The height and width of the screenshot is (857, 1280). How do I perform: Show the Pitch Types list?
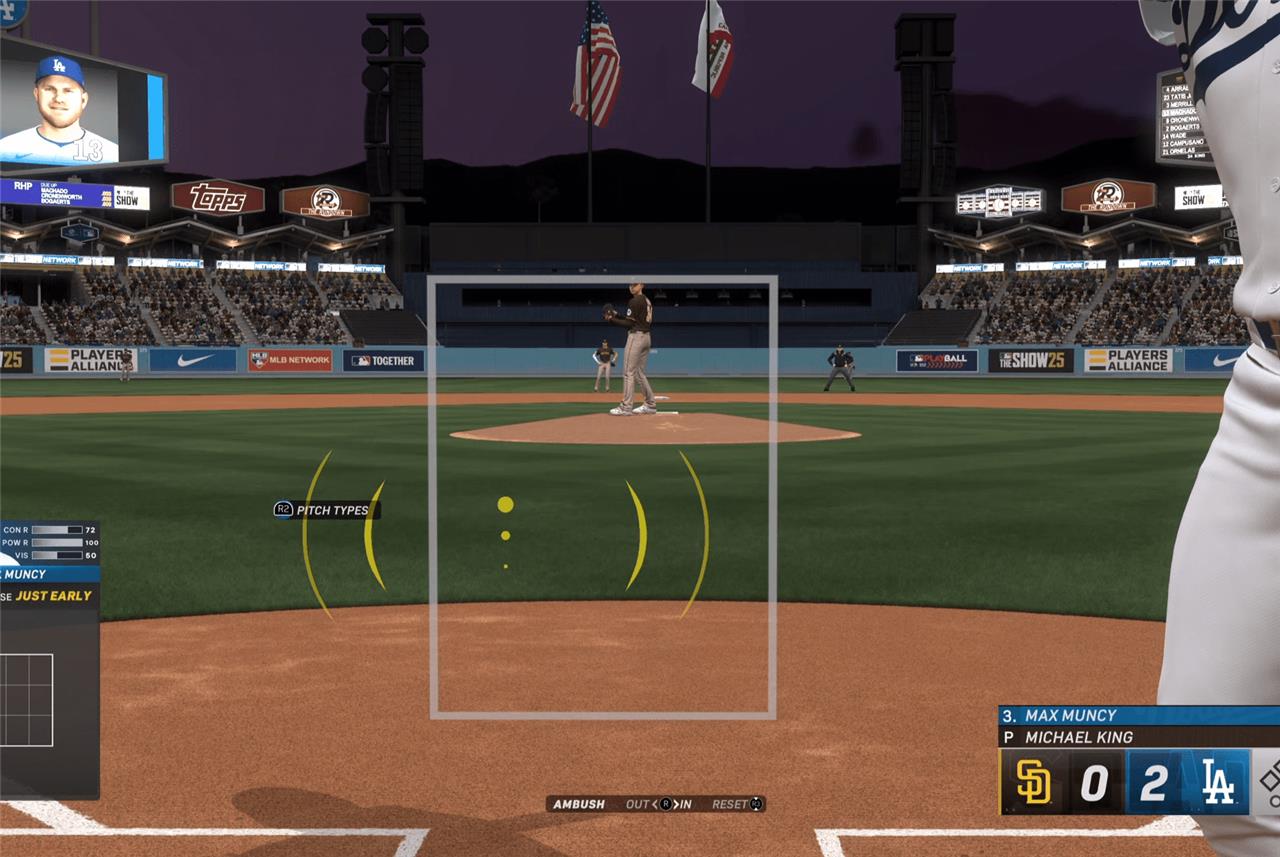pos(326,510)
